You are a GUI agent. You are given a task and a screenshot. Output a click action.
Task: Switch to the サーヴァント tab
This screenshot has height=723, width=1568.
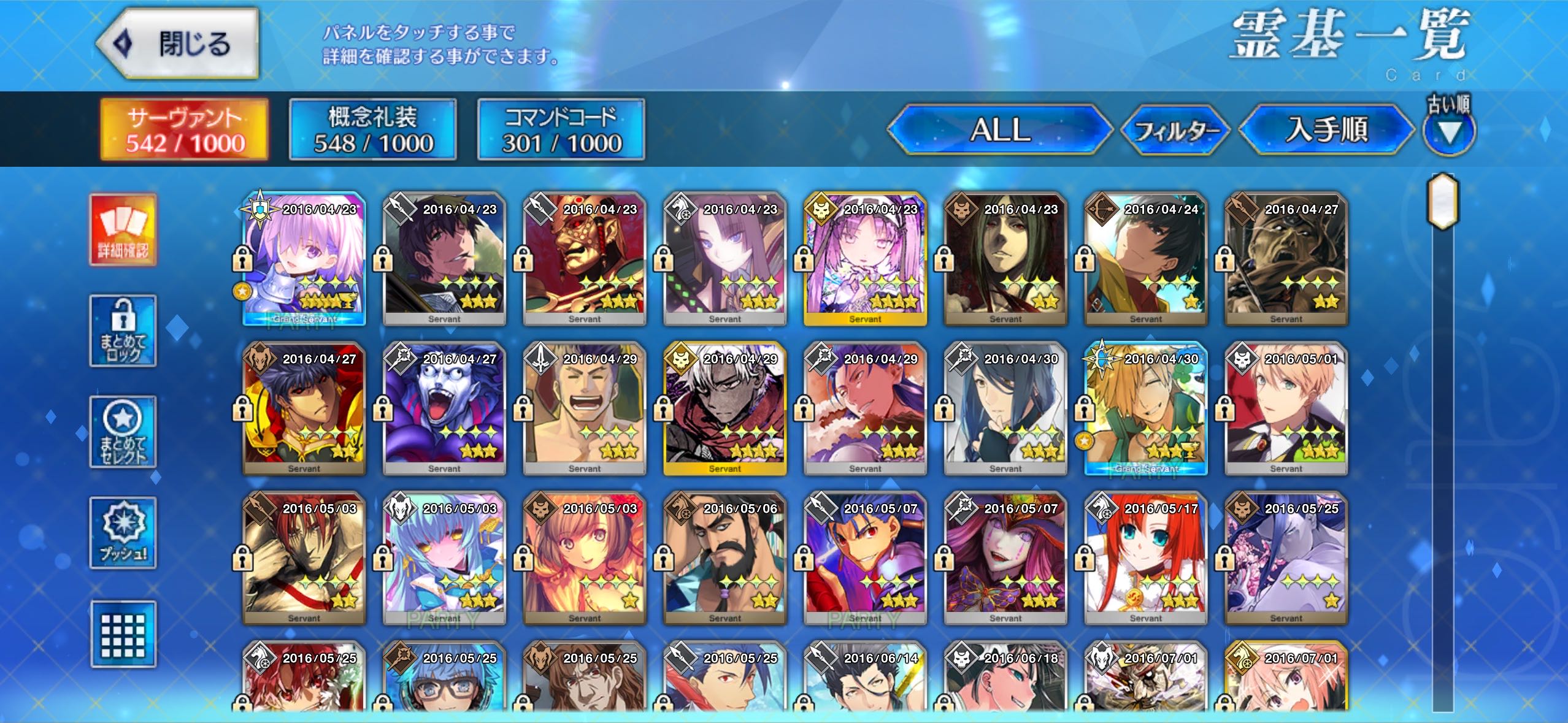(185, 130)
